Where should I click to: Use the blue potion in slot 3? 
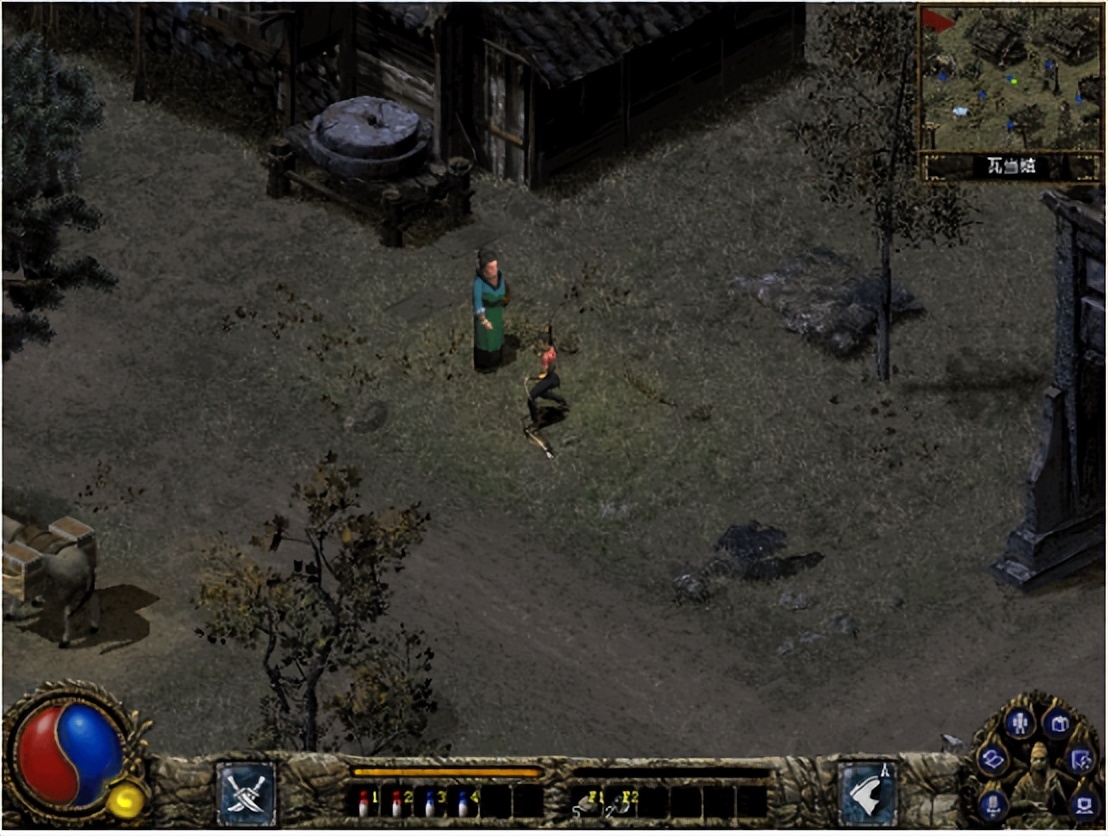click(430, 803)
